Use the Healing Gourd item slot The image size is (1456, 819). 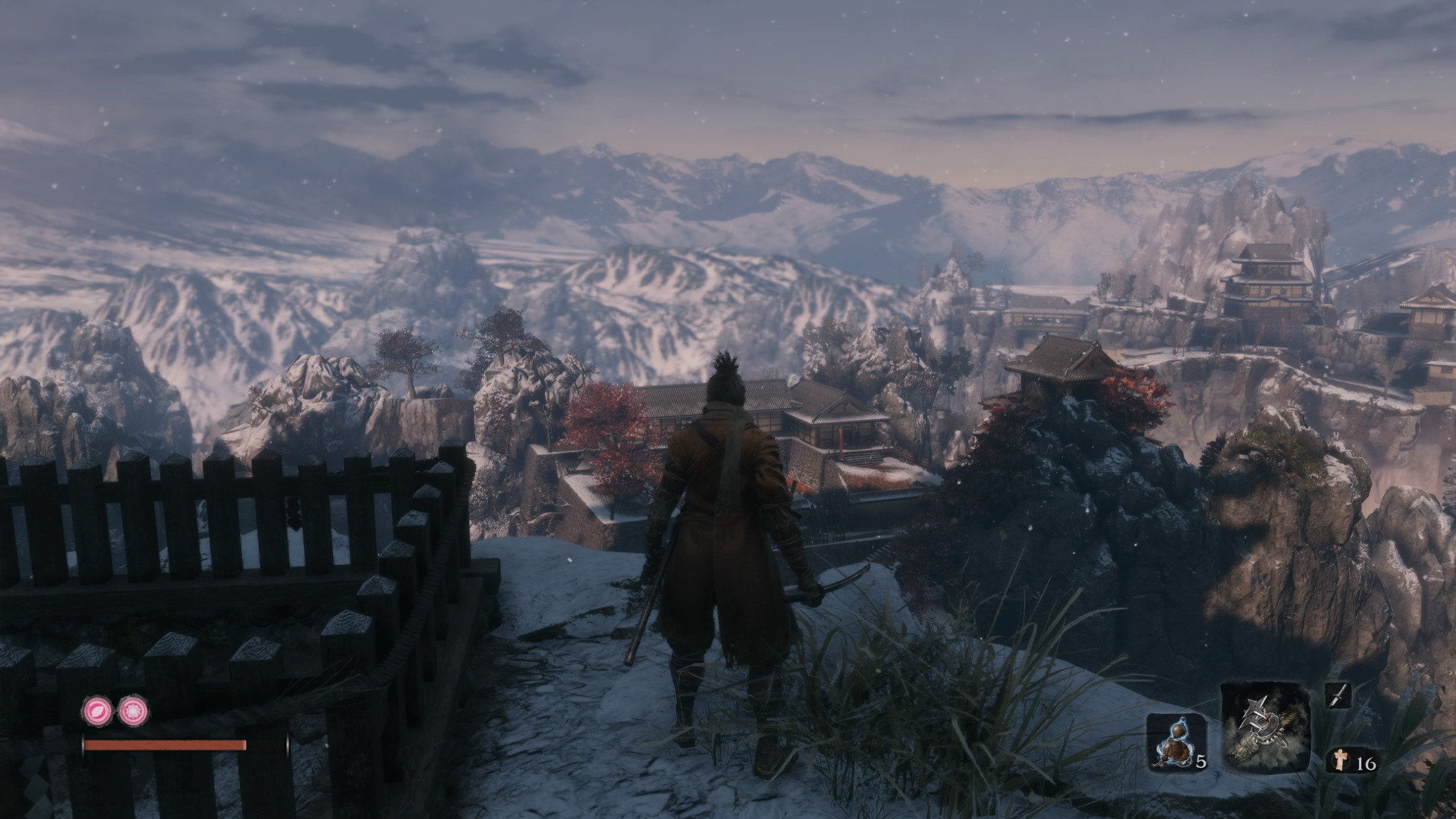1175,742
